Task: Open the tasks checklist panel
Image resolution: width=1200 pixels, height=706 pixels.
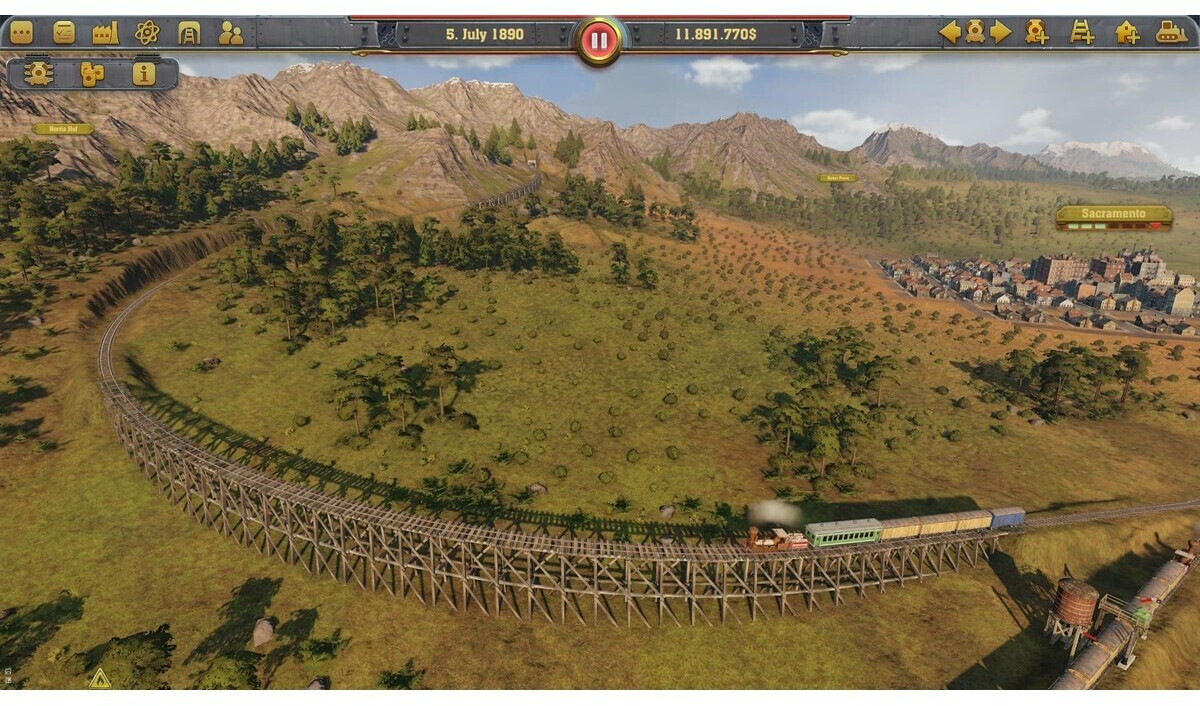Action: click(x=64, y=33)
